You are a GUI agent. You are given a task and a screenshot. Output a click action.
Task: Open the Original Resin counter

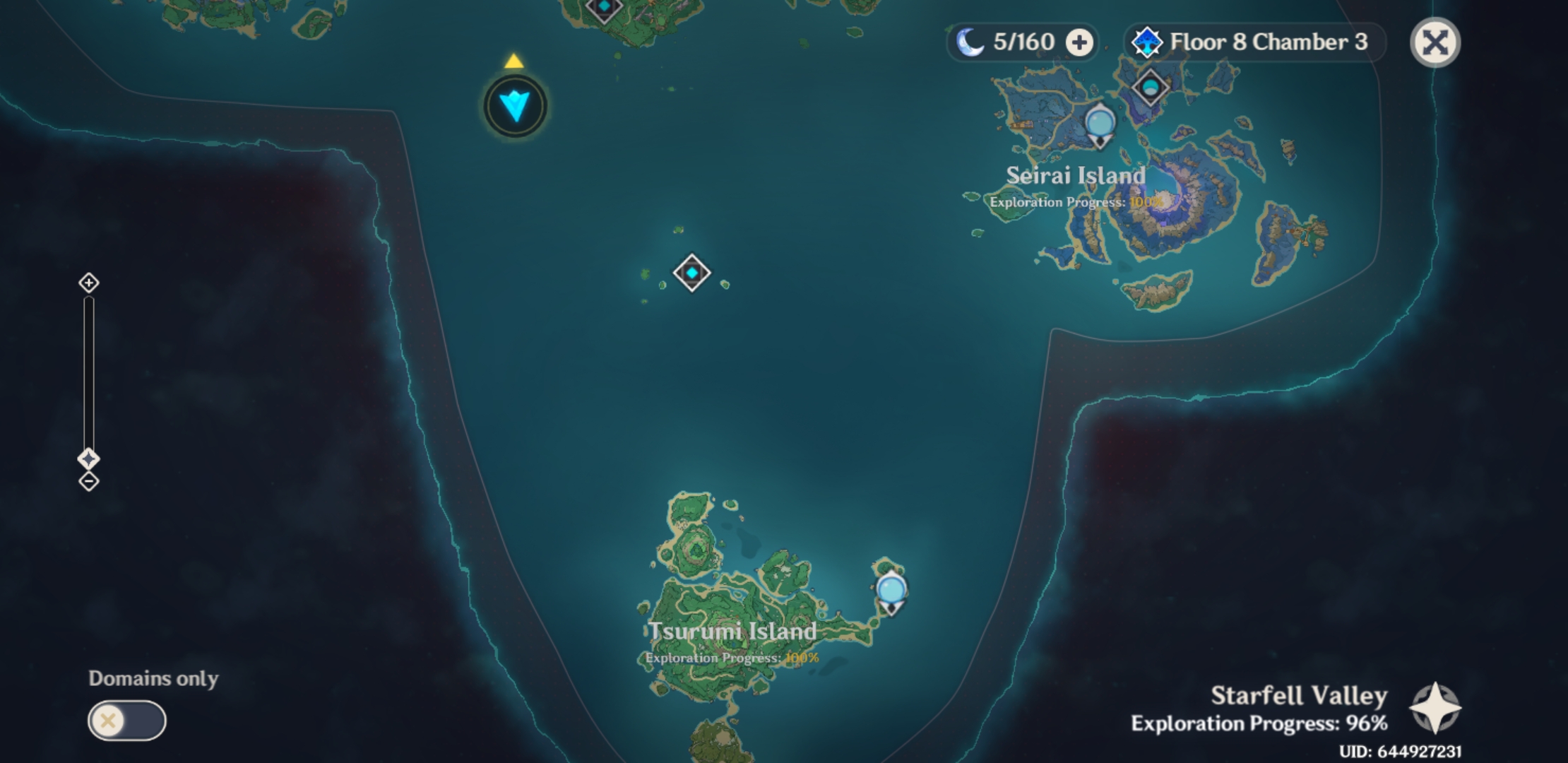[1023, 42]
